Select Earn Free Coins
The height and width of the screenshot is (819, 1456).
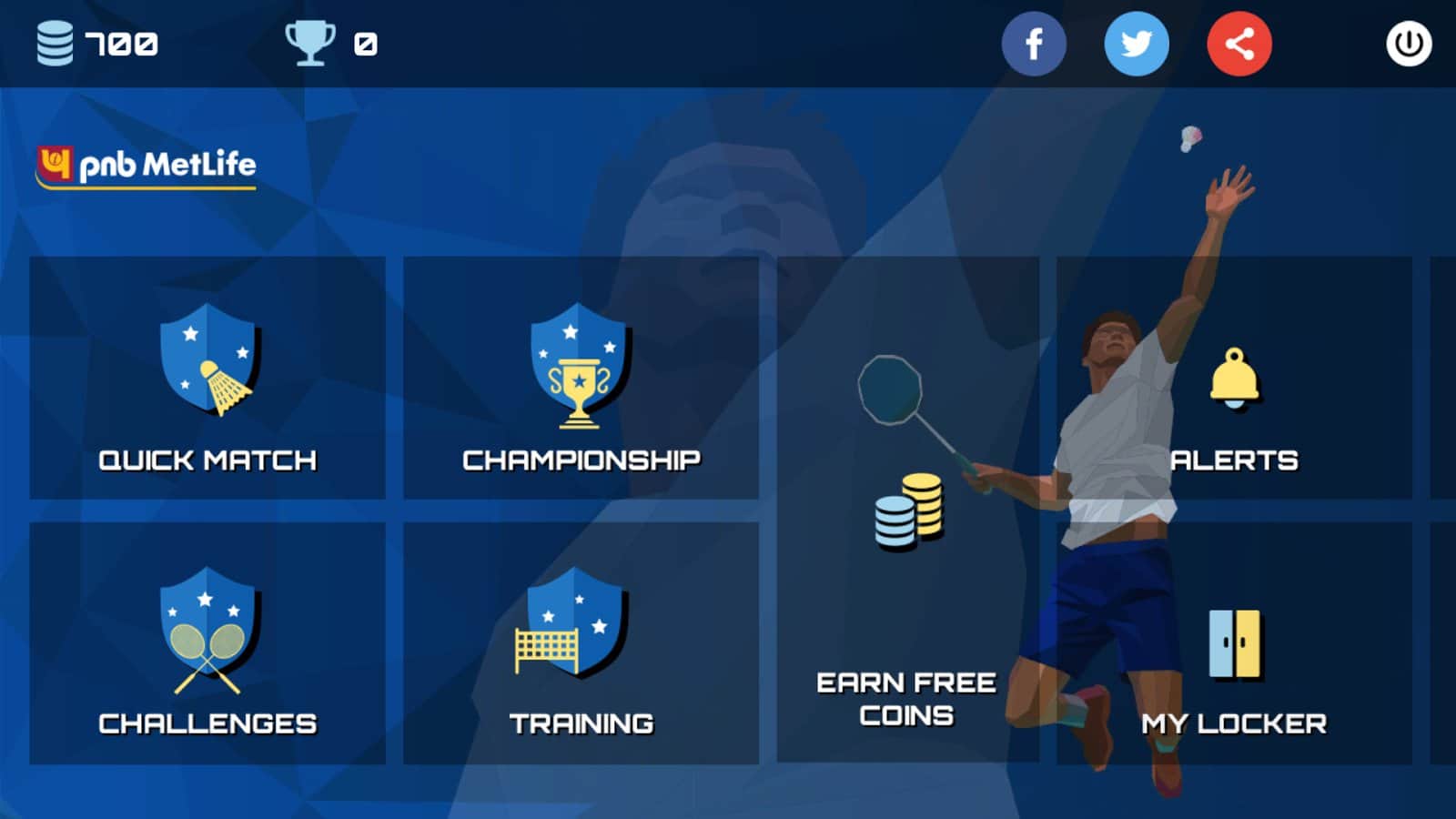pos(907,699)
